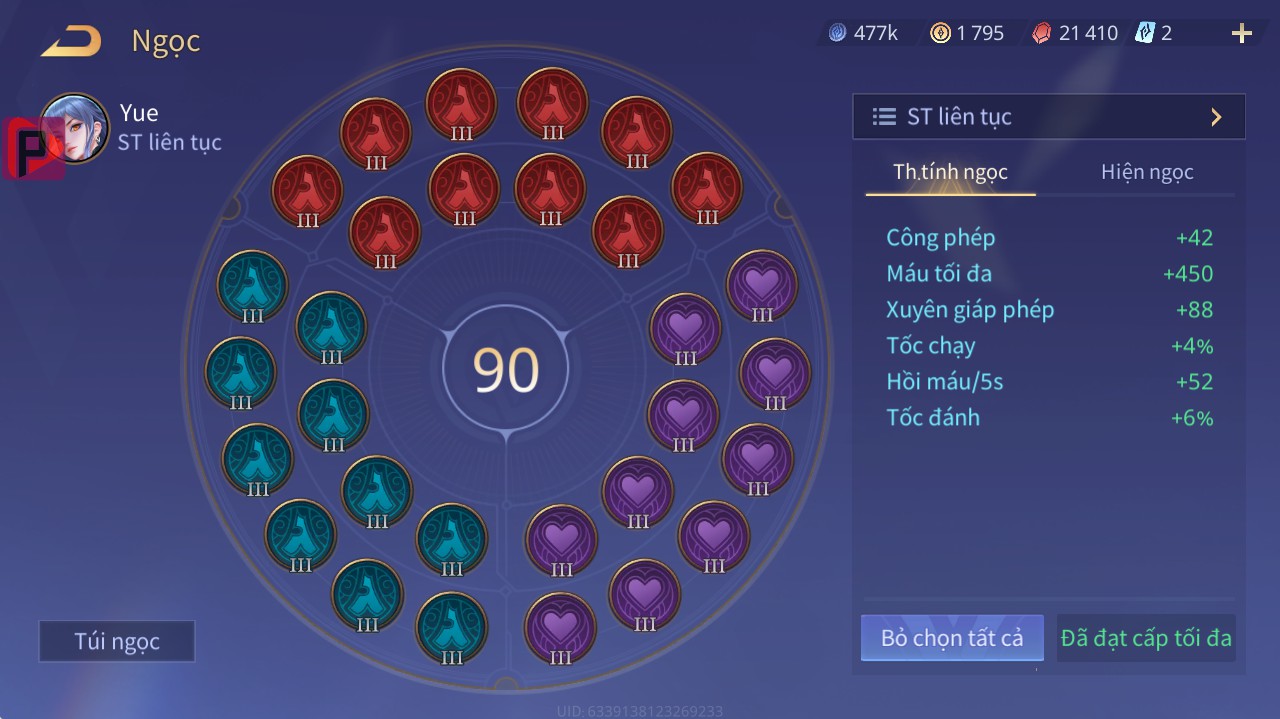1280x719 pixels.
Task: Open the Túi ngọc bag
Action: [x=117, y=642]
